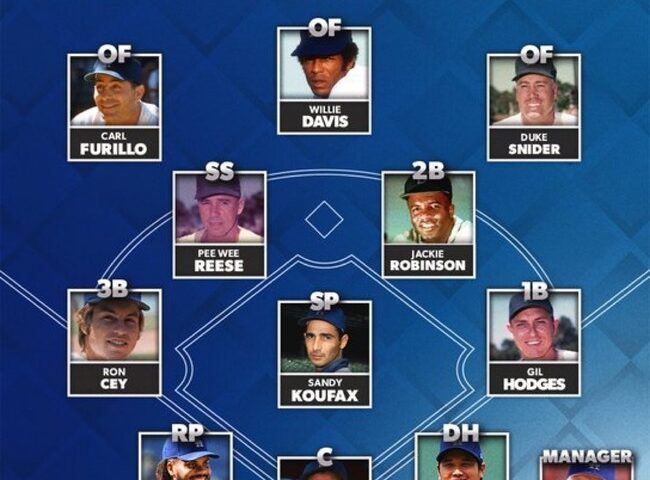Screen dimensions: 650x480
Task: Select Carl Furillo's outfield card
Action: coord(114,108)
